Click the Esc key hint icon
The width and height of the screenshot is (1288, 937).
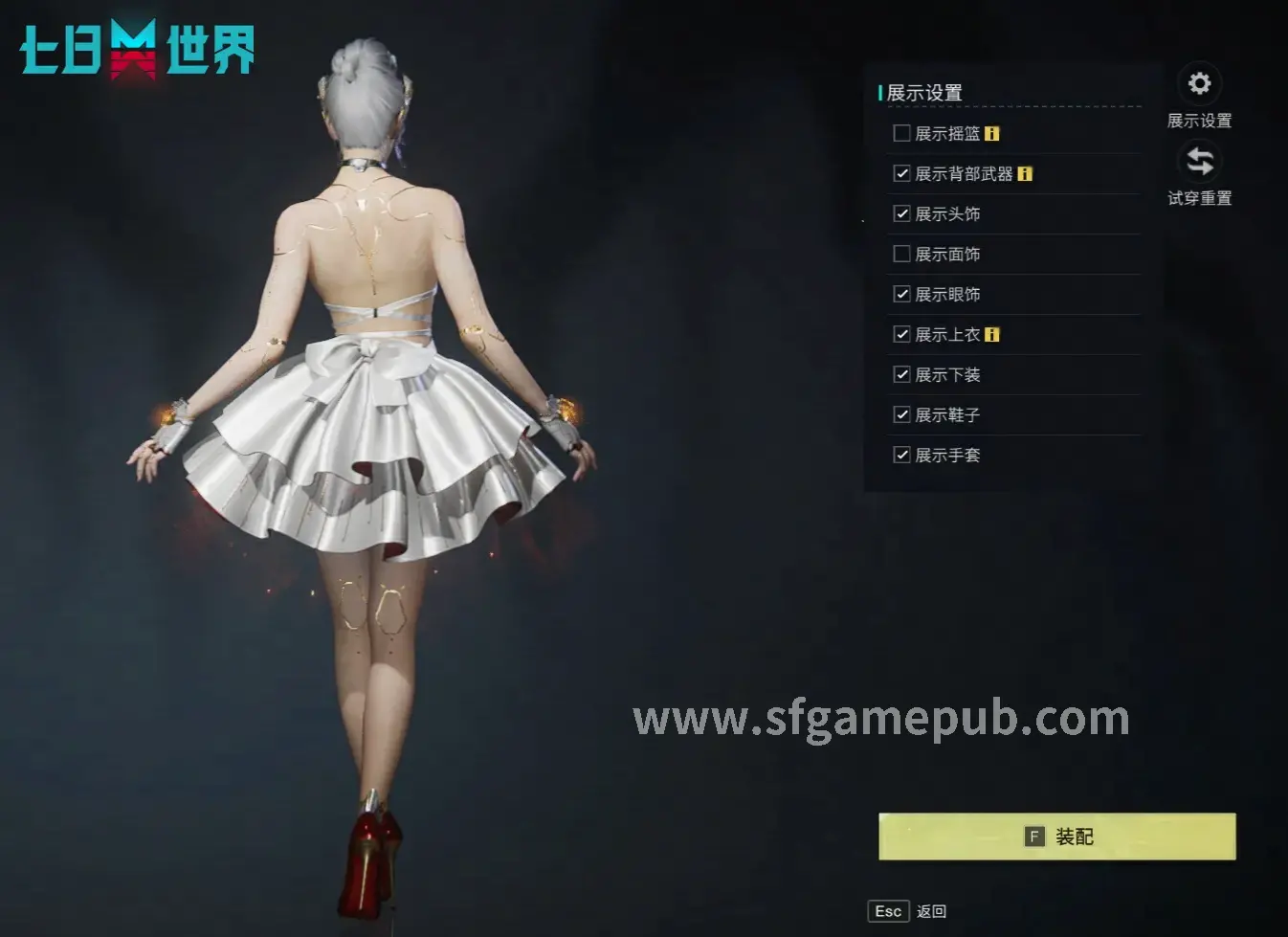coord(888,910)
